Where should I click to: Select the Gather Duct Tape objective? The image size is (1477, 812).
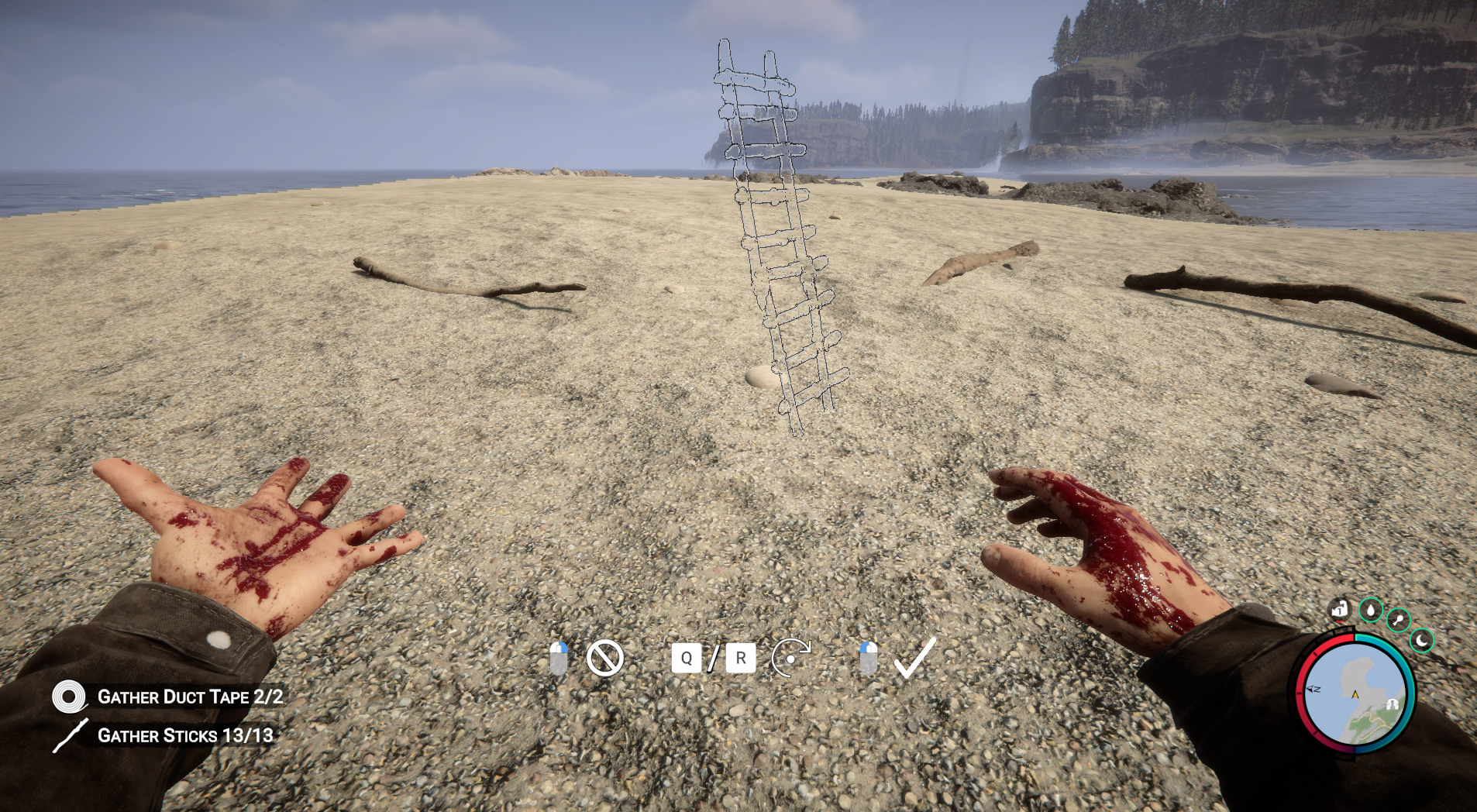[x=190, y=697]
